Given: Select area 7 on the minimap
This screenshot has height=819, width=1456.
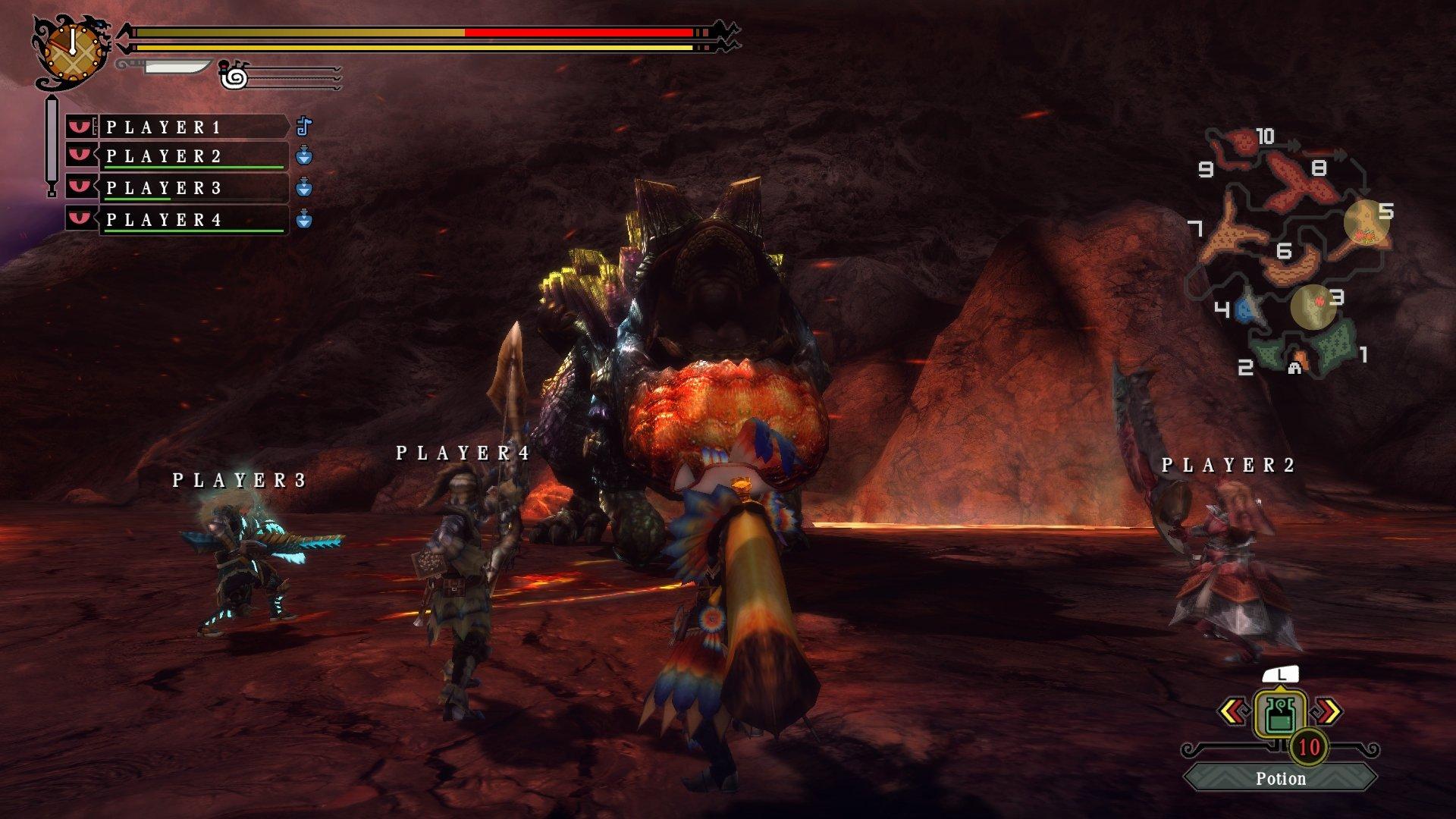Looking at the screenshot, I should point(1232,235).
